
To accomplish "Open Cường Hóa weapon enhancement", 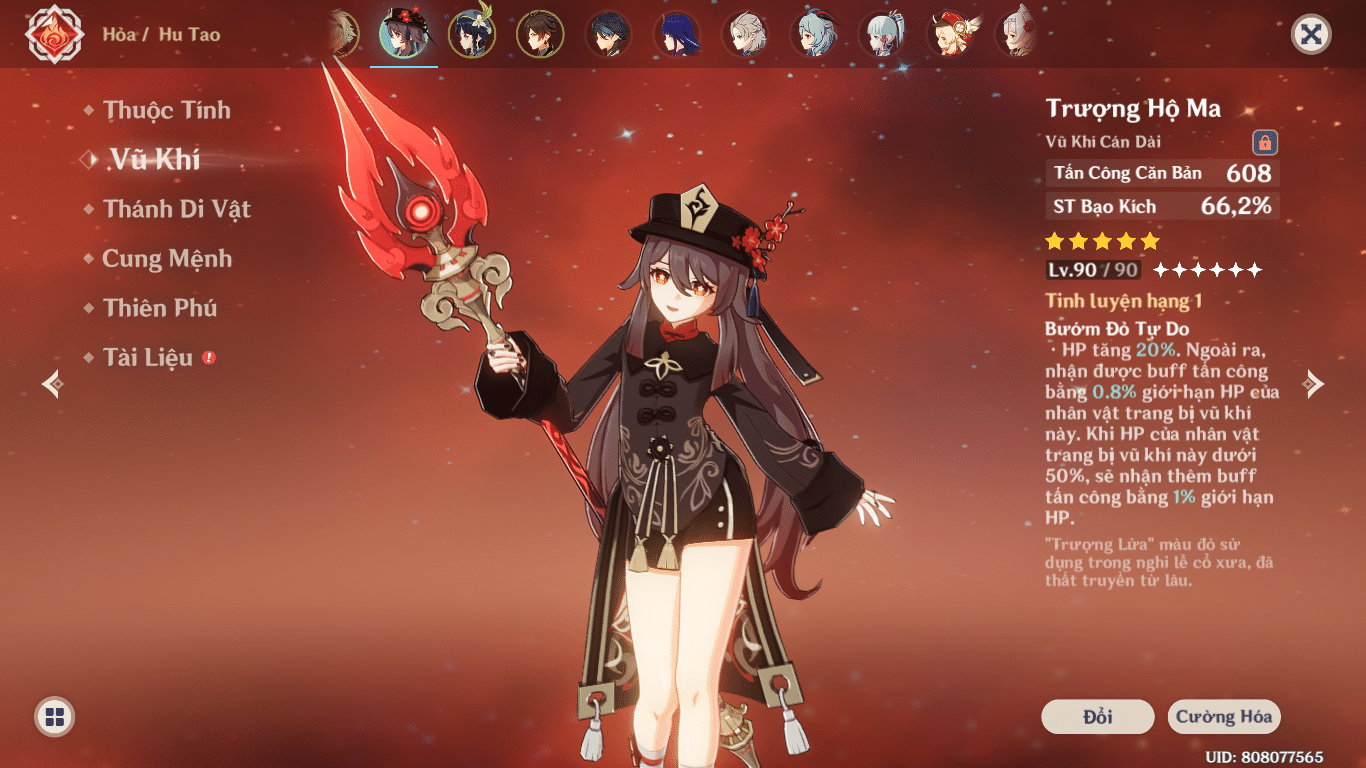I will tap(1224, 717).
